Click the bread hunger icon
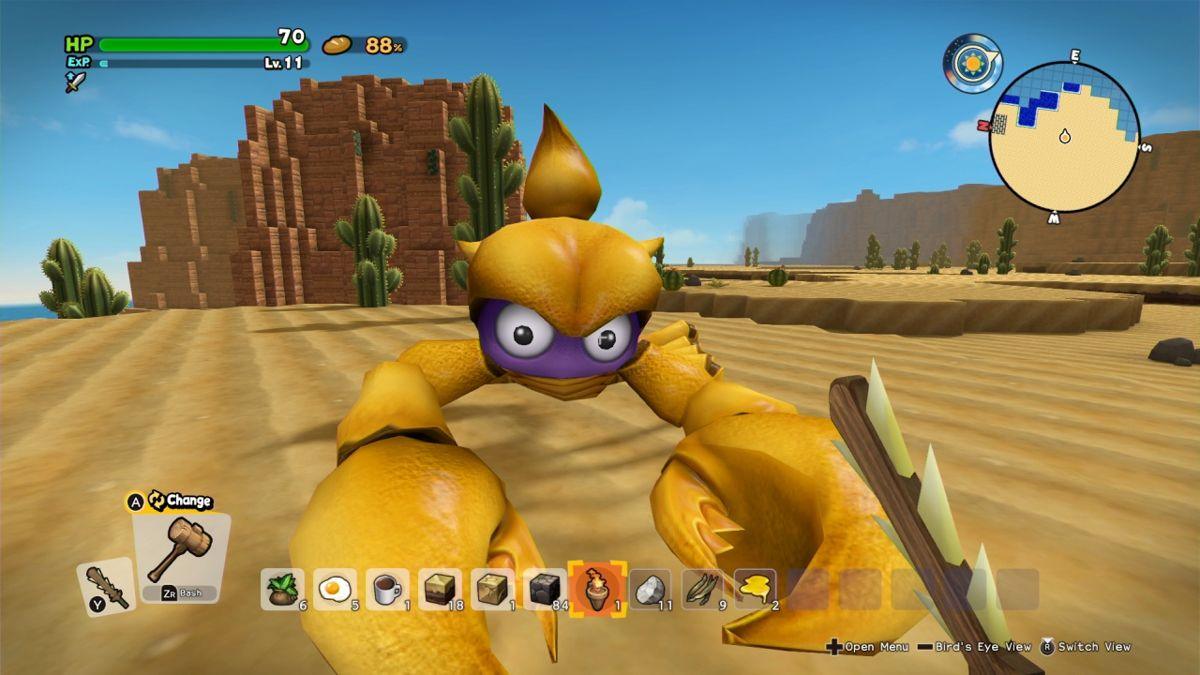 337,45
